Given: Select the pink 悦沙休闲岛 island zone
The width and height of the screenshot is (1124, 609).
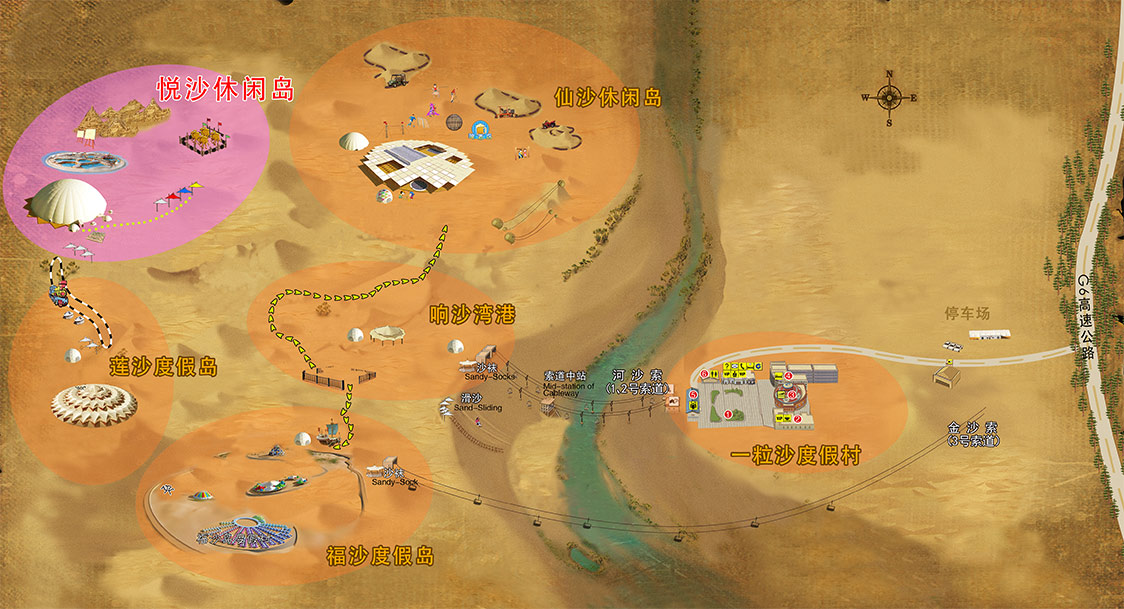Looking at the screenshot, I should (x=140, y=160).
